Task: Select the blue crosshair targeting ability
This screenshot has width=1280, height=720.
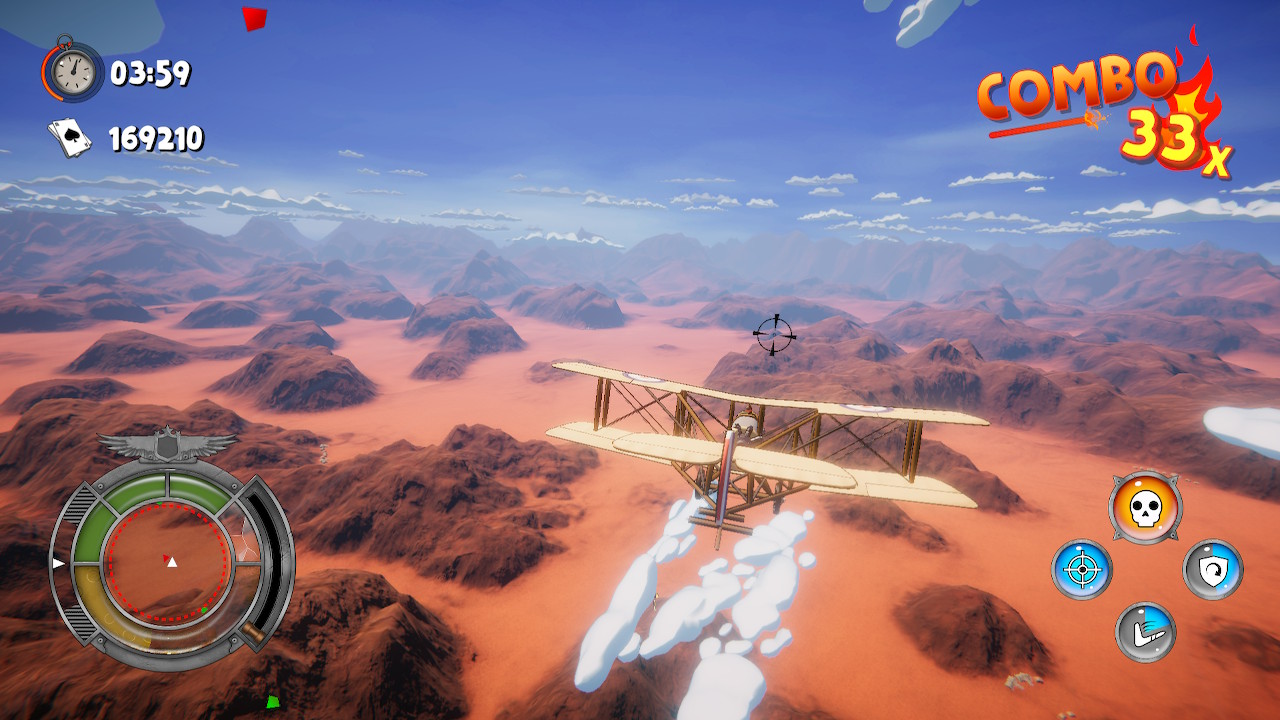Action: (x=1081, y=570)
